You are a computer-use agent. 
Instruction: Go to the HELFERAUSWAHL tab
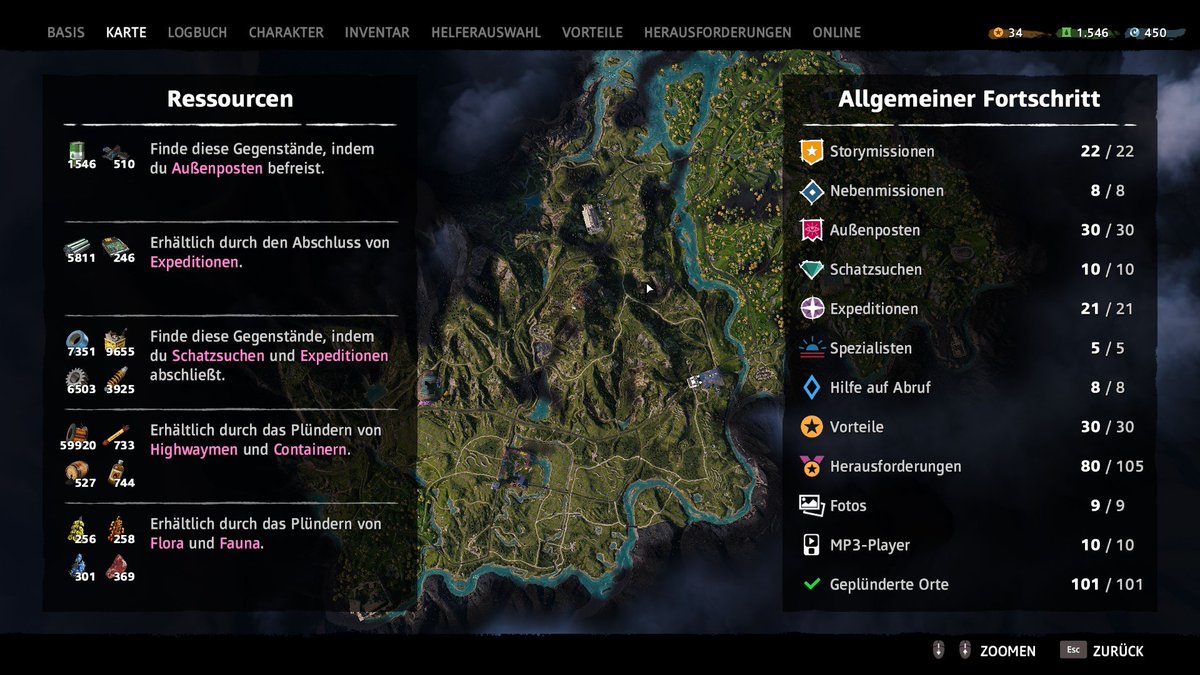point(485,32)
